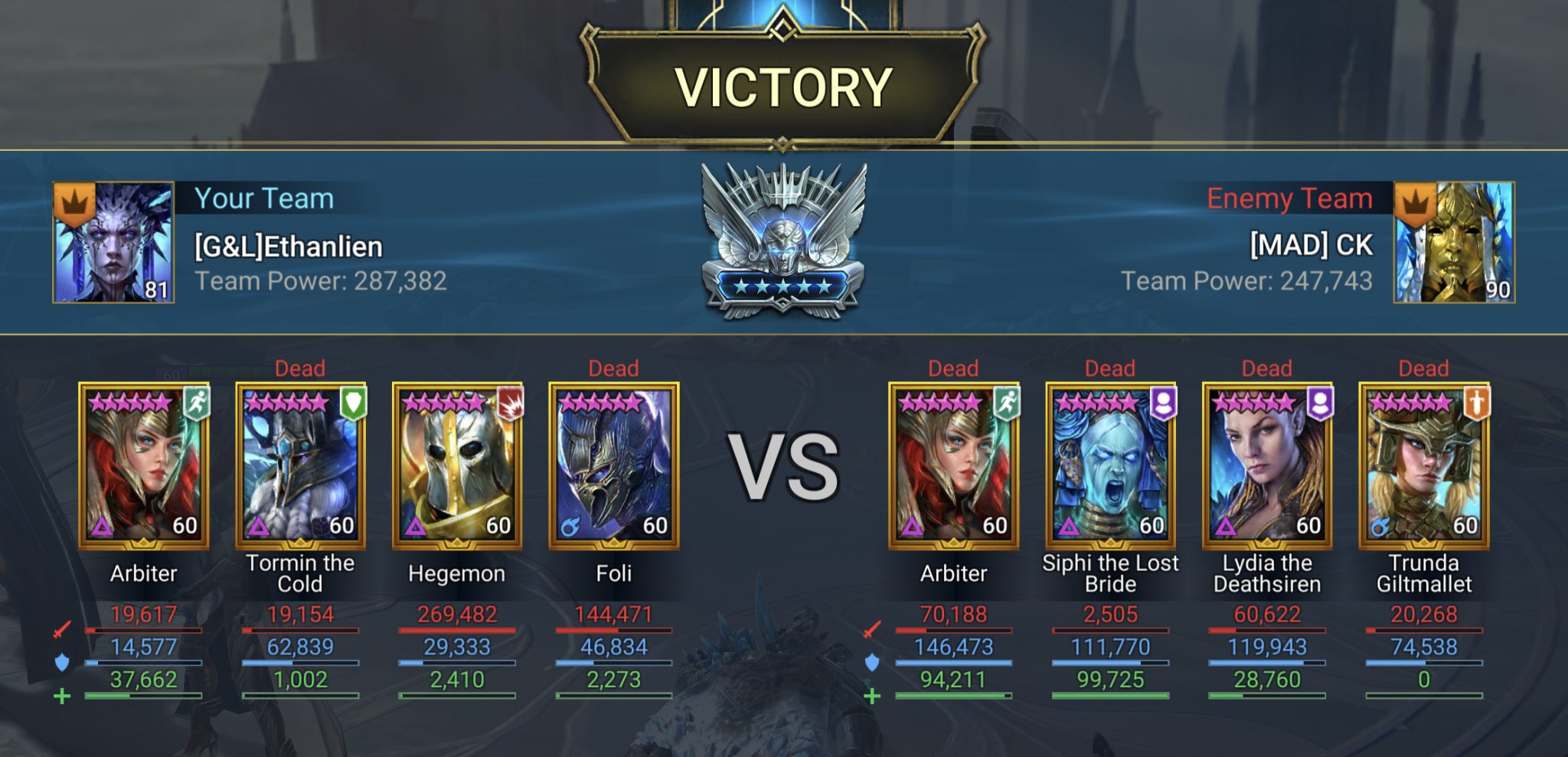Click the Dead label above Foli
Viewport: 1568px width, 757px height.
coord(612,368)
